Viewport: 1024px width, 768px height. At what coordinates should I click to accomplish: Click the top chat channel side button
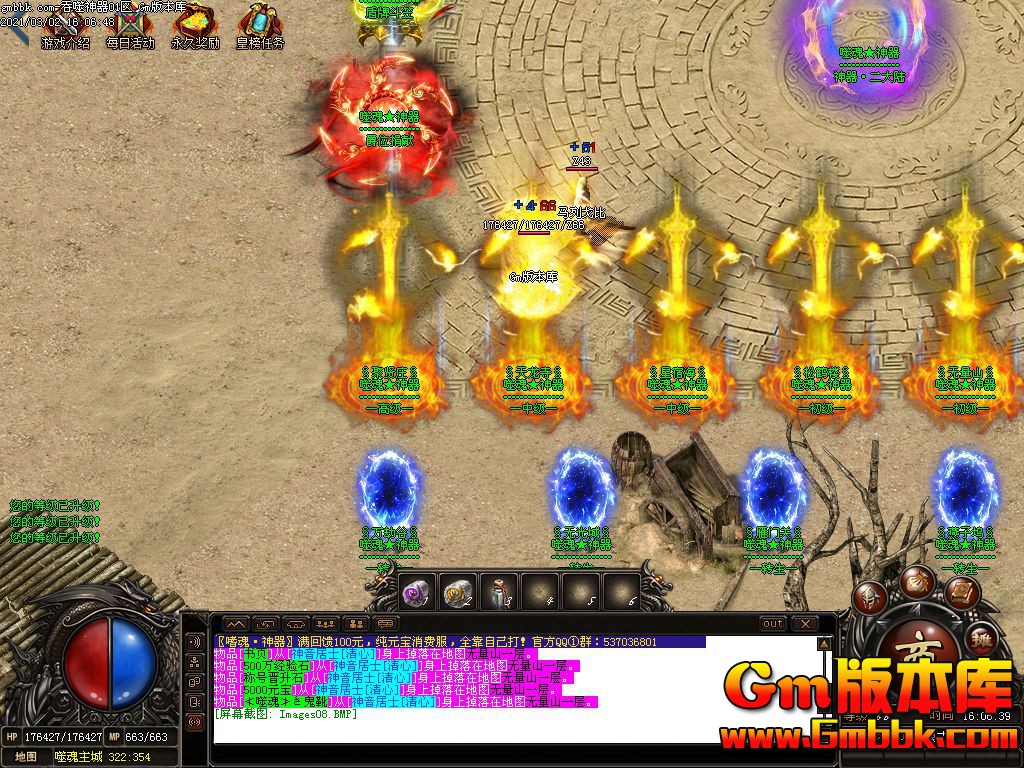195,641
